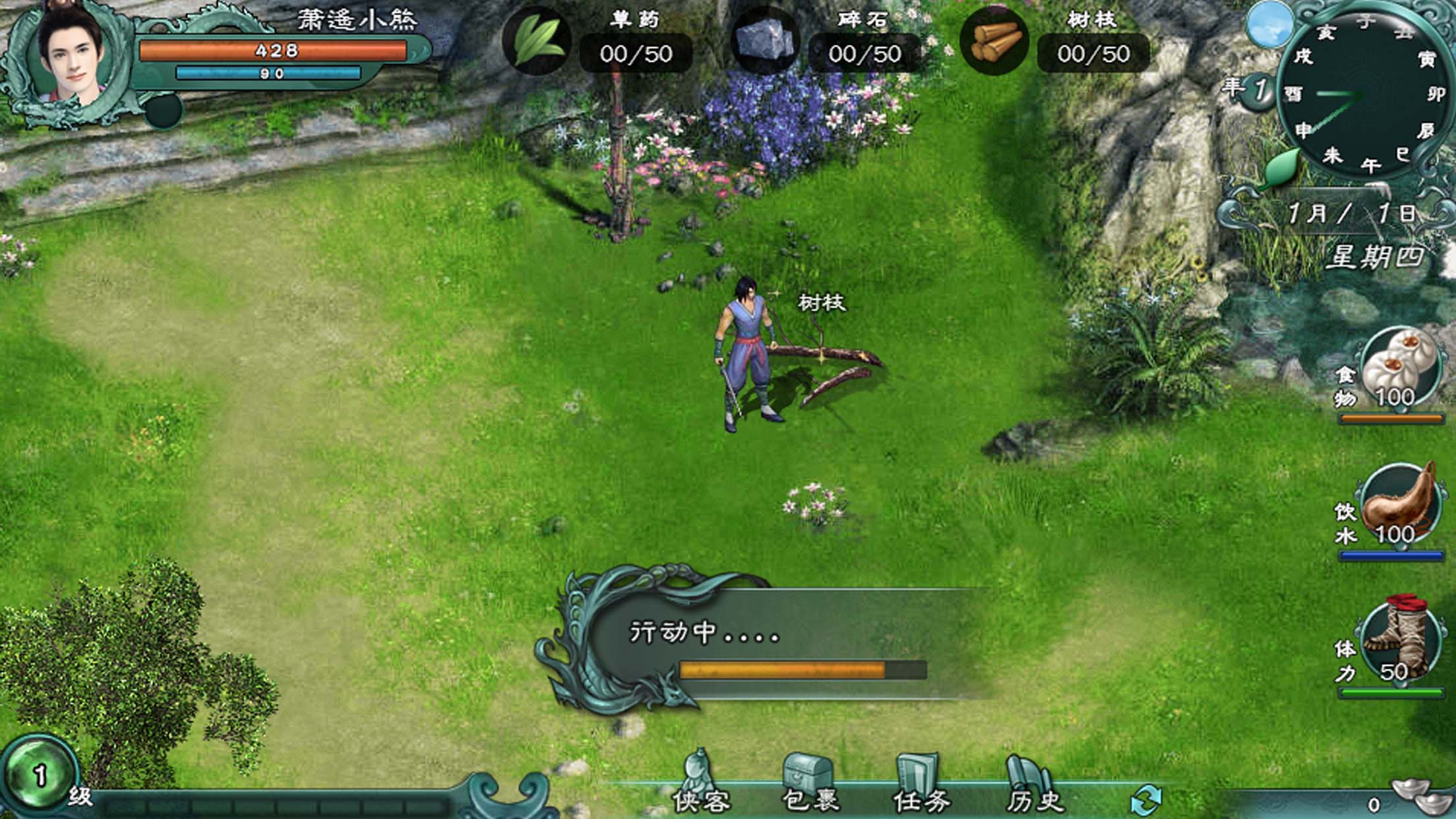Click the blue refresh arrows icon
Screen dimensions: 1456x819
(x=1146, y=799)
